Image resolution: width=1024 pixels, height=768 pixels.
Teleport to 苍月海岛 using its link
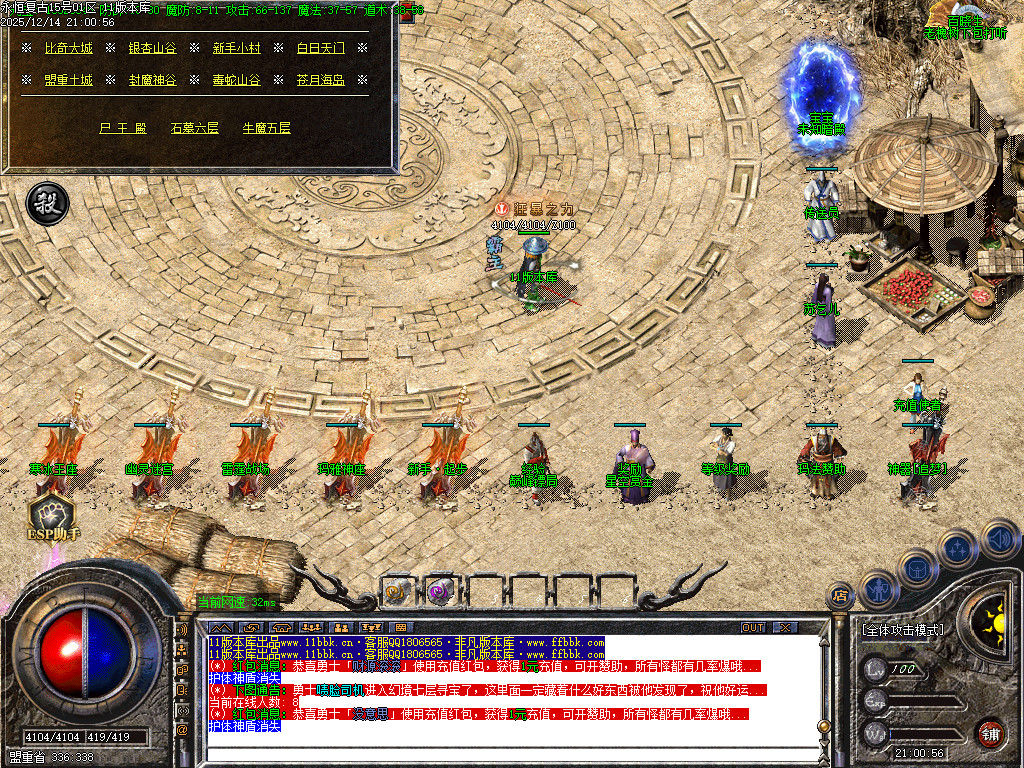click(x=320, y=80)
